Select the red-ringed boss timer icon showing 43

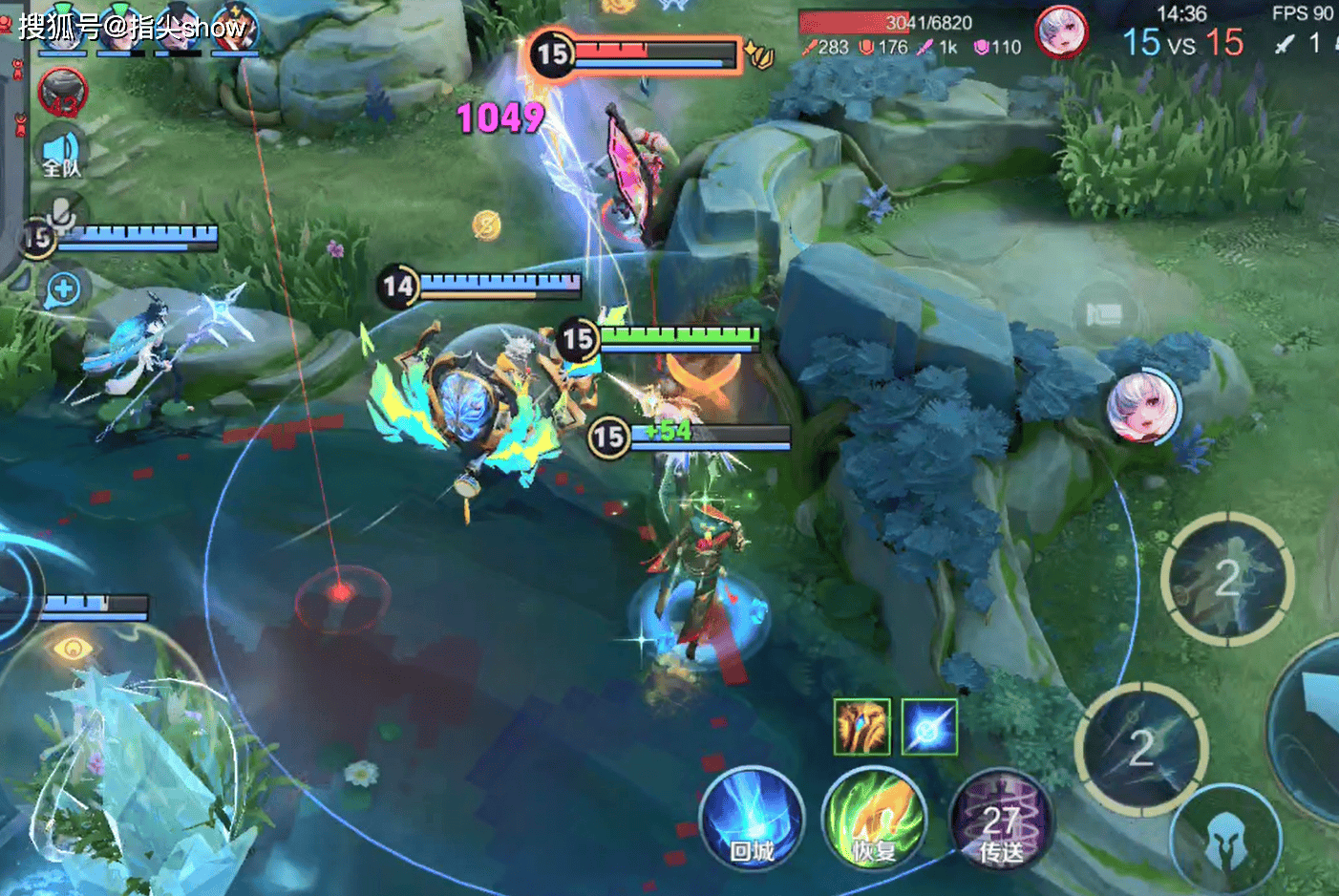point(63,94)
